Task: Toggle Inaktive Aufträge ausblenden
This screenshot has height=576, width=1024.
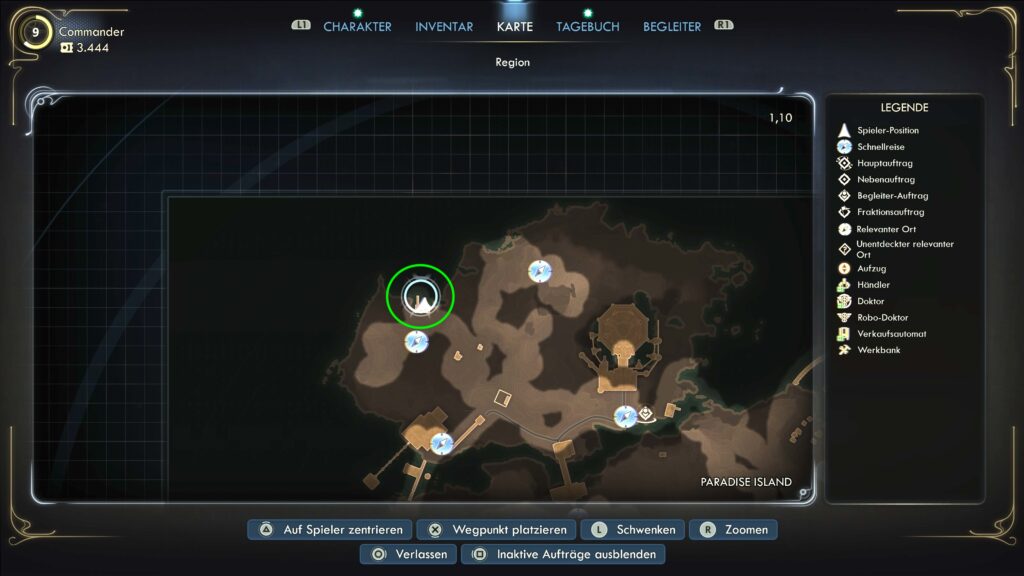Action: 564,554
